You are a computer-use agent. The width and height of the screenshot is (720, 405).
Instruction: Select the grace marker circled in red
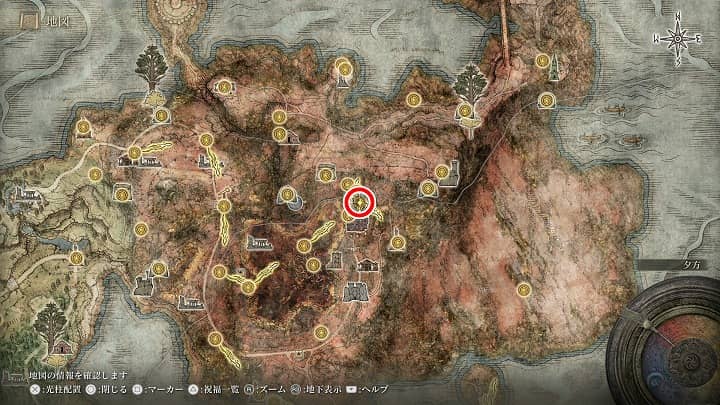(x=360, y=202)
